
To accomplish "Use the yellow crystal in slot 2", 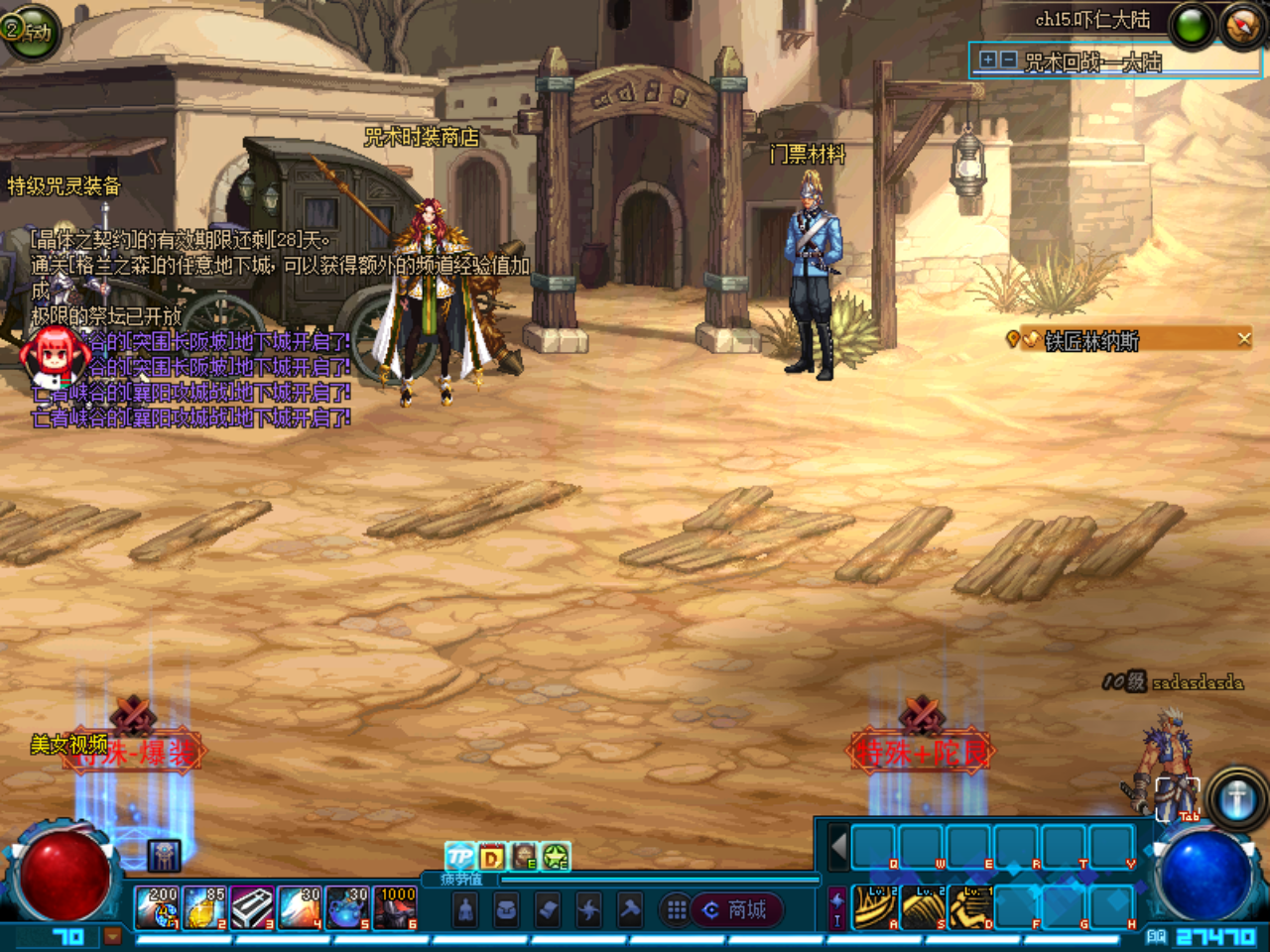I will click(204, 907).
